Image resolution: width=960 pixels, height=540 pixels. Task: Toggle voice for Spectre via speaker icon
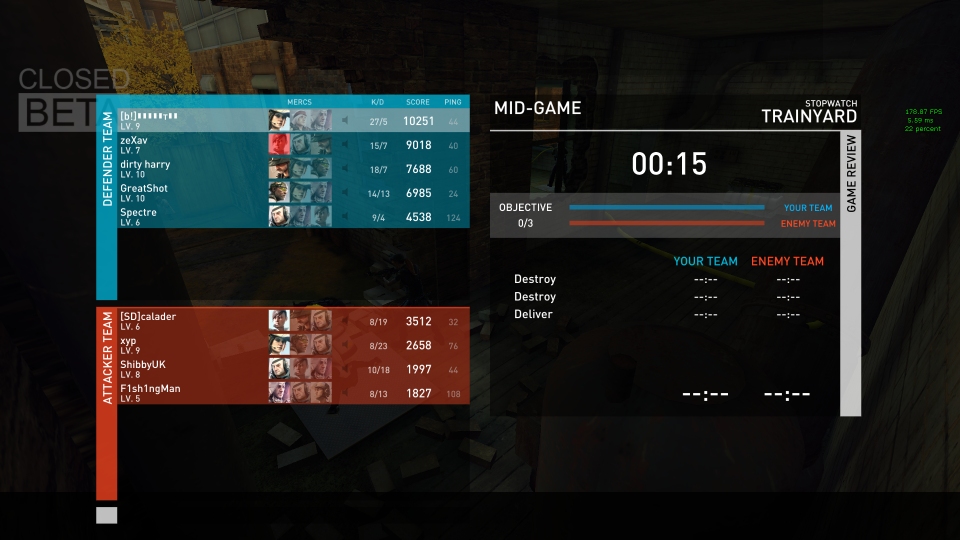(x=345, y=217)
